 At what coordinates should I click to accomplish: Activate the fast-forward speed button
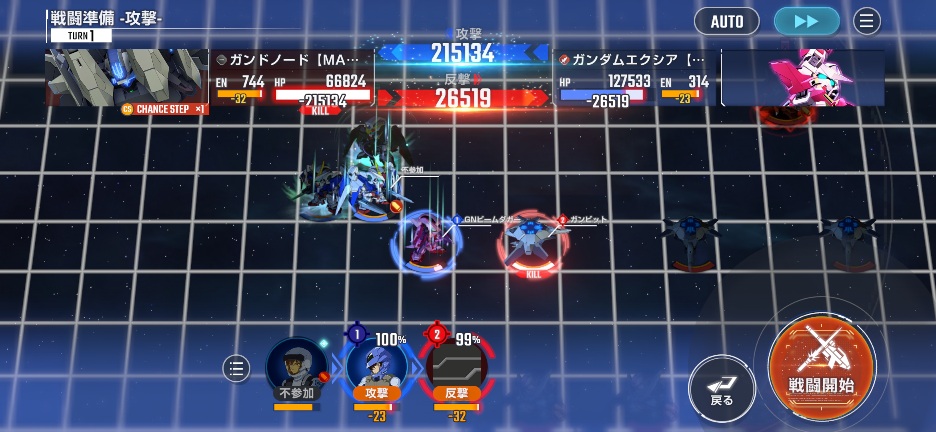tap(807, 21)
